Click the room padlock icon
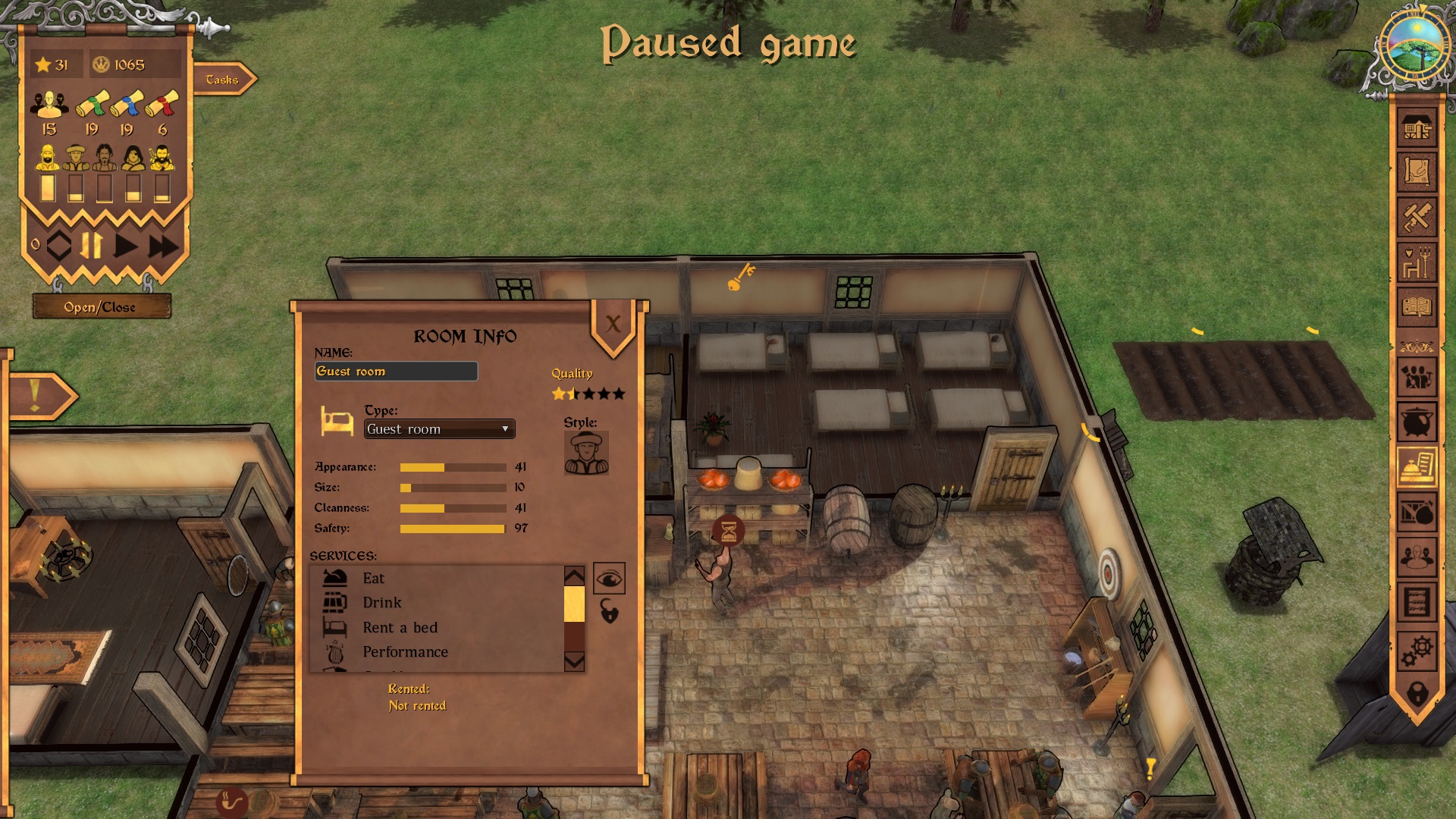 tap(609, 611)
